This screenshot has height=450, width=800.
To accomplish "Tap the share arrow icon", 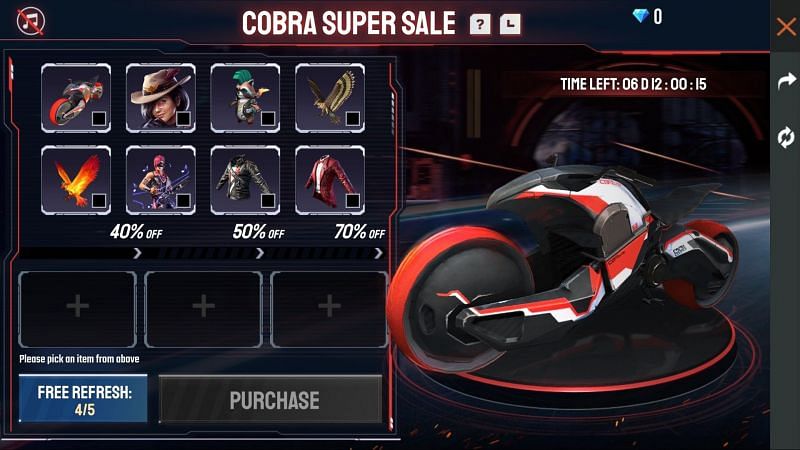I will pyautogui.click(x=786, y=83).
